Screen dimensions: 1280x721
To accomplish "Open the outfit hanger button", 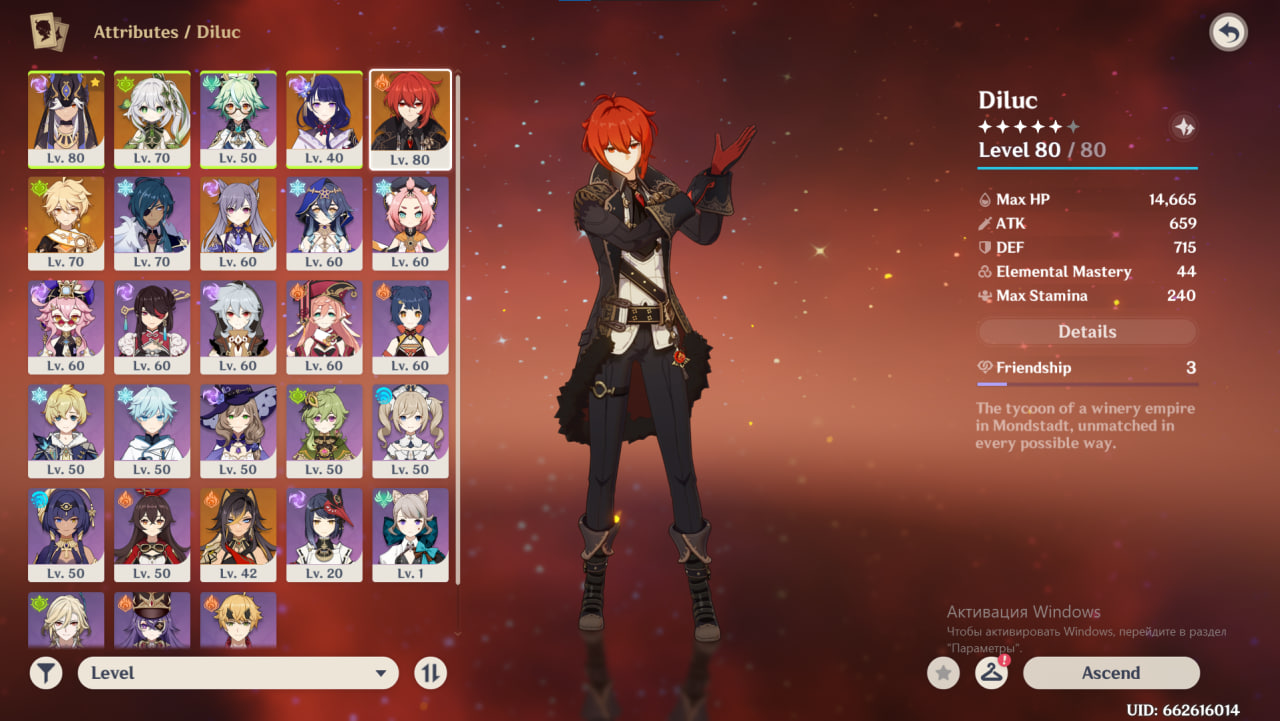I will (x=991, y=673).
